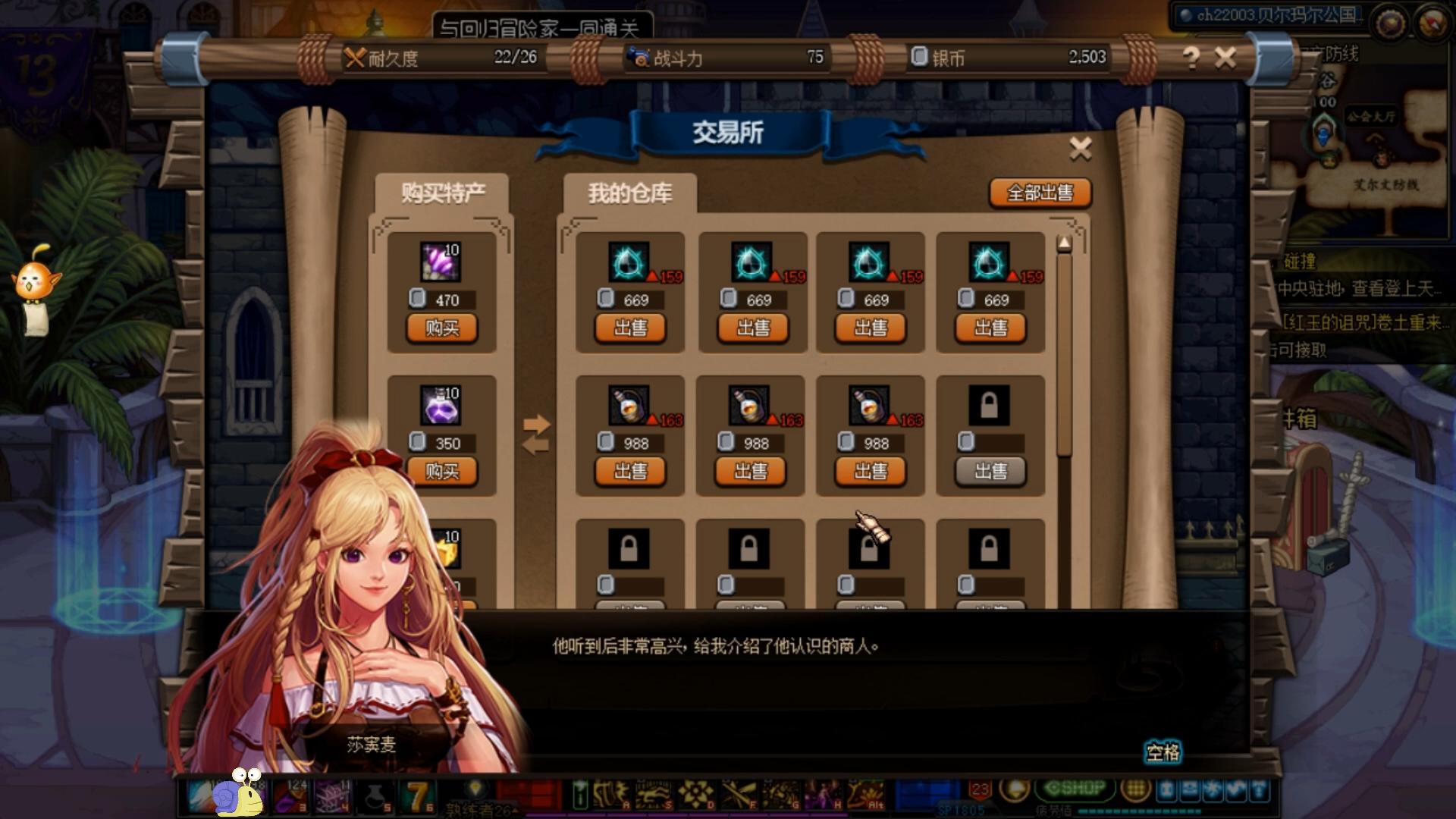
Task: Click the snail mascot icon
Action: pyautogui.click(x=239, y=792)
